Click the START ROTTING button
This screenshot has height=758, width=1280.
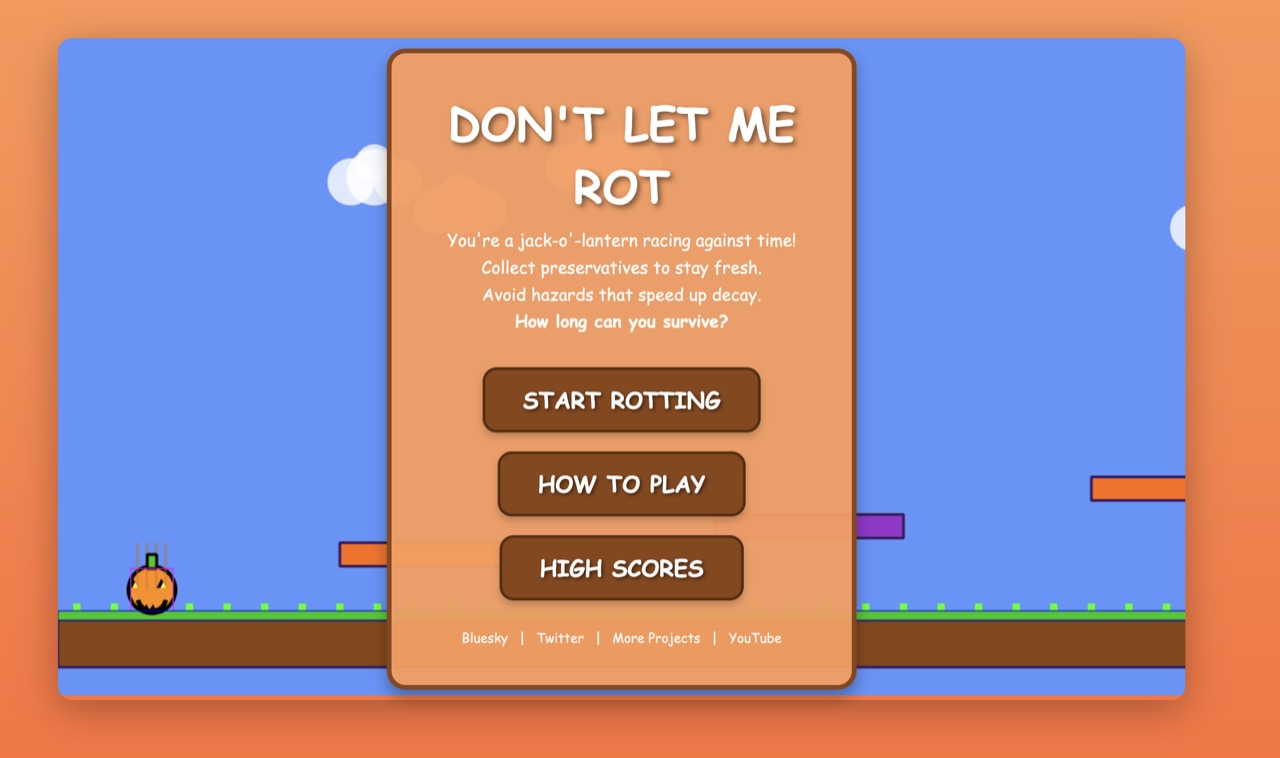click(620, 399)
